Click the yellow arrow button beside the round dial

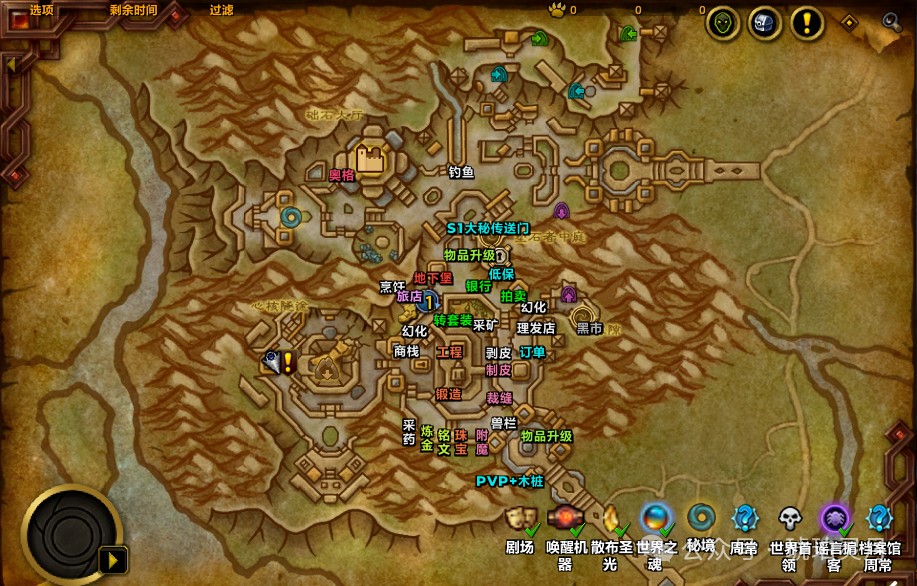click(x=115, y=558)
